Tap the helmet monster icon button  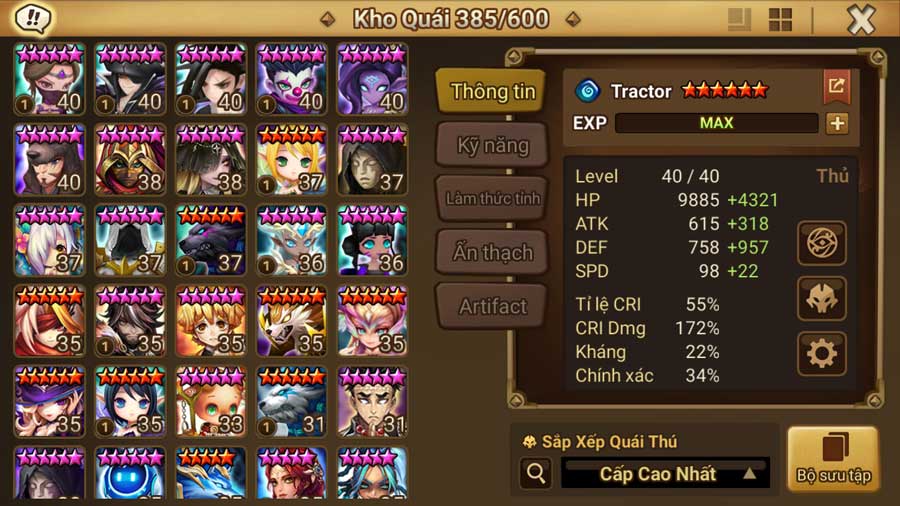822,298
